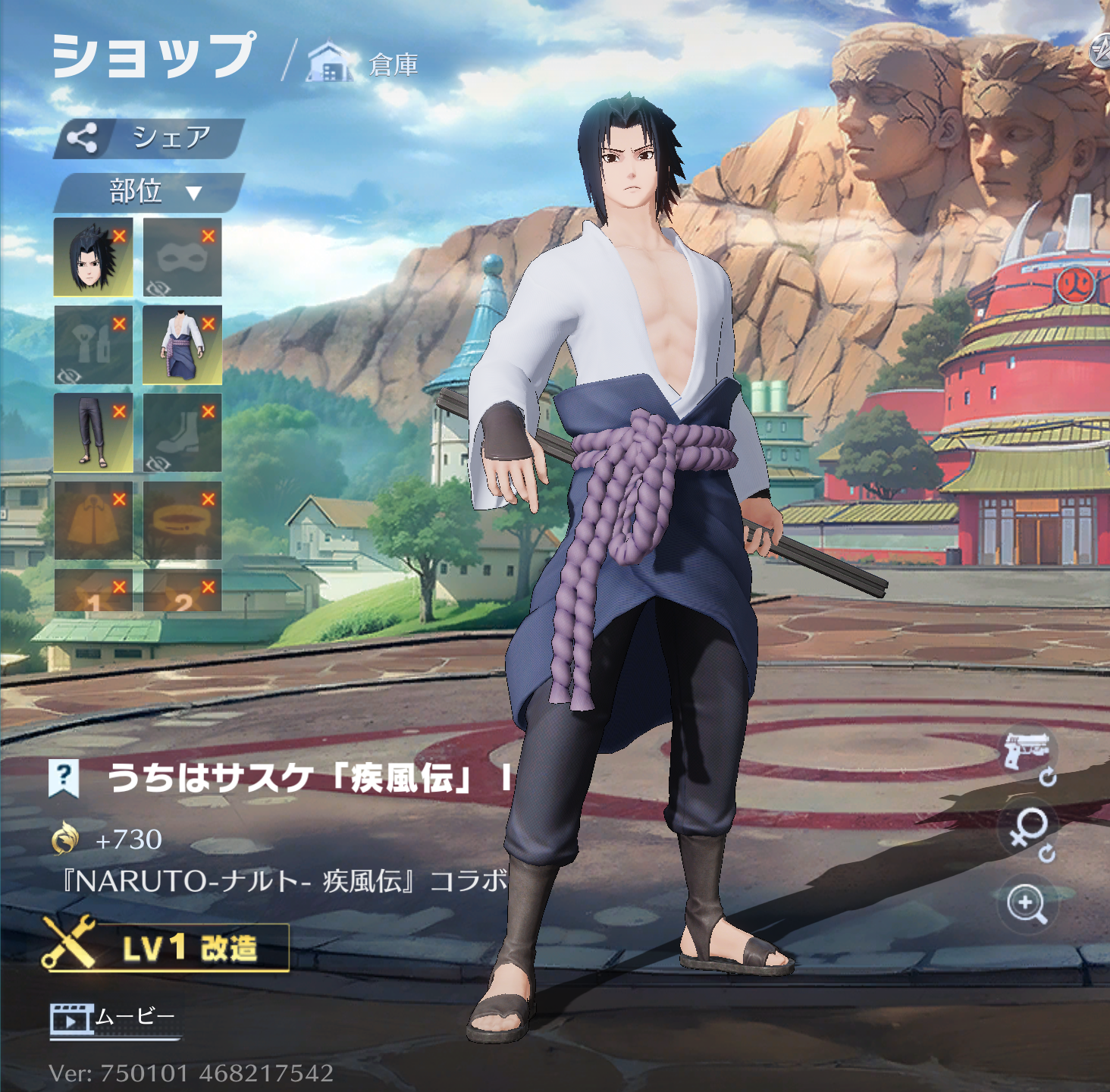The height and width of the screenshot is (1092, 1110).
Task: Select the dark pants slot
Action: (92, 432)
